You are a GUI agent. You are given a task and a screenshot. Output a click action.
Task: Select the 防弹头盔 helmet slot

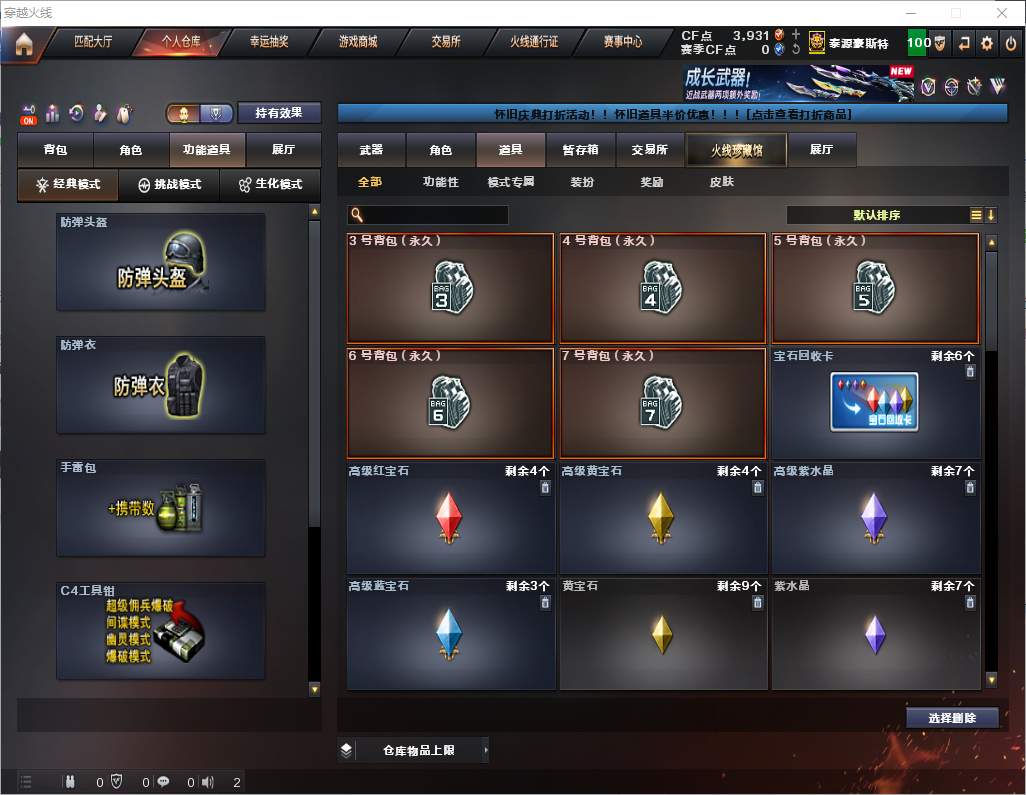pos(161,262)
